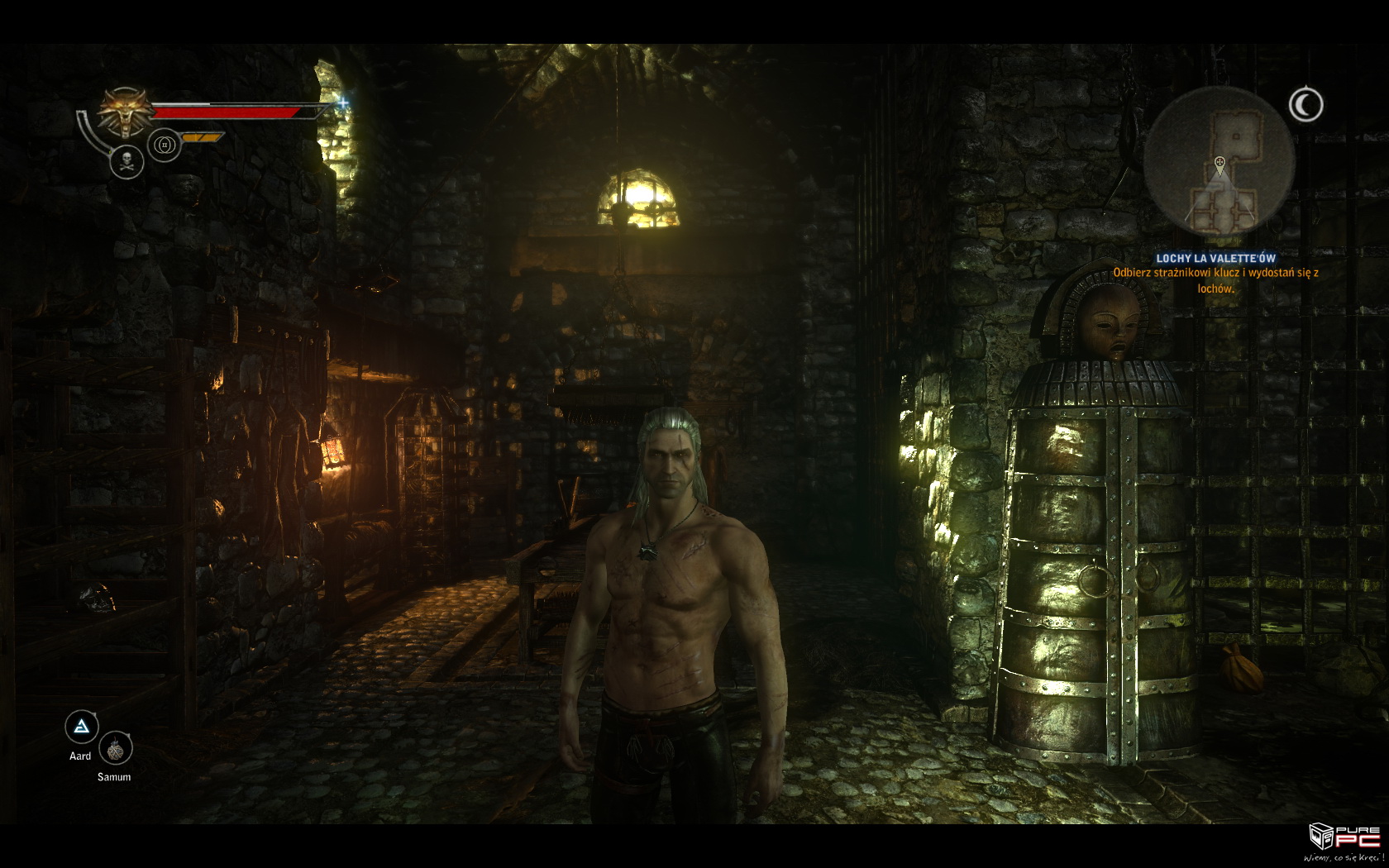Choose the Samum bomb slot
This screenshot has height=868, width=1389.
tap(115, 749)
